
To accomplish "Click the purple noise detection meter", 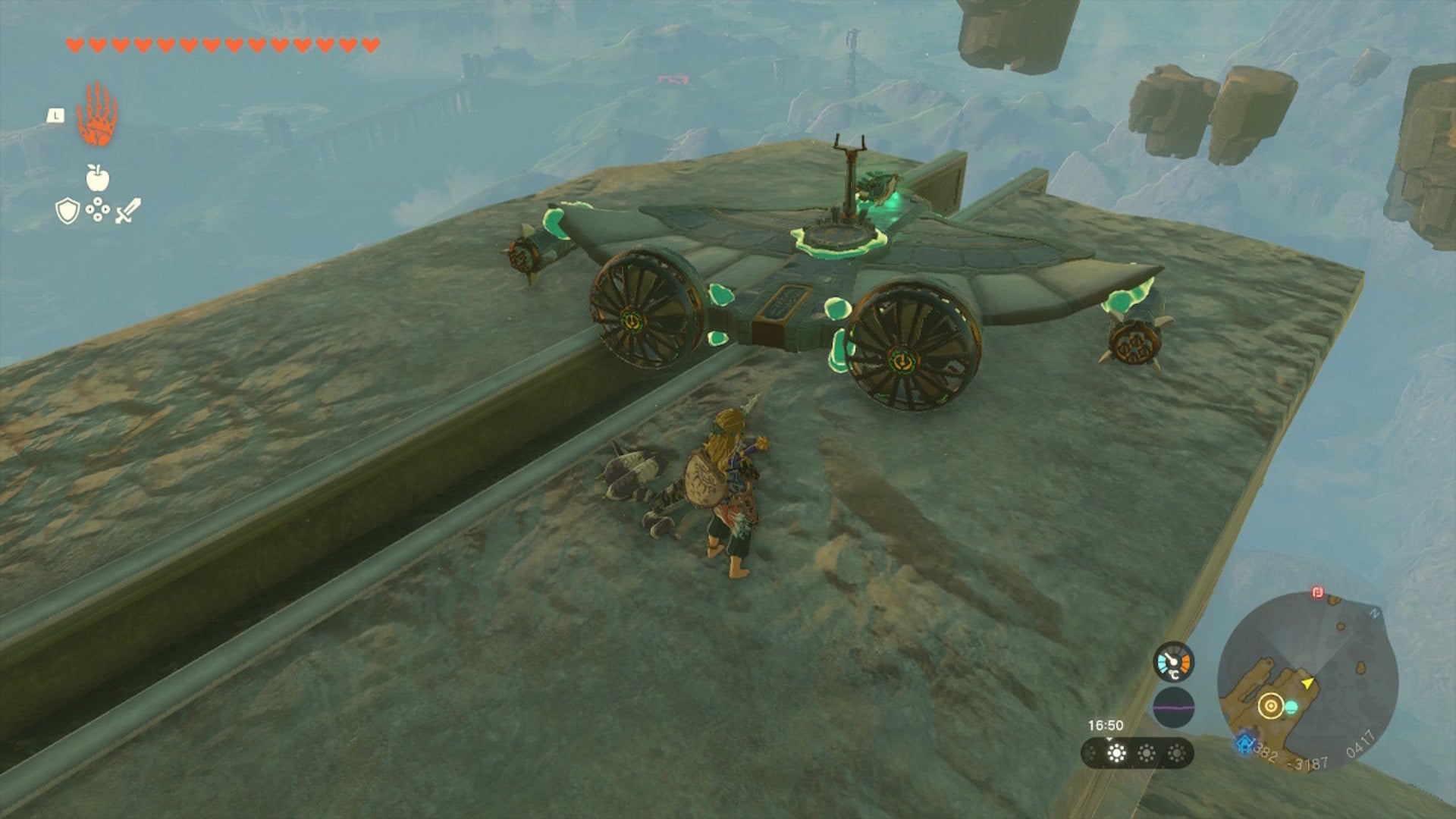I will (1174, 708).
